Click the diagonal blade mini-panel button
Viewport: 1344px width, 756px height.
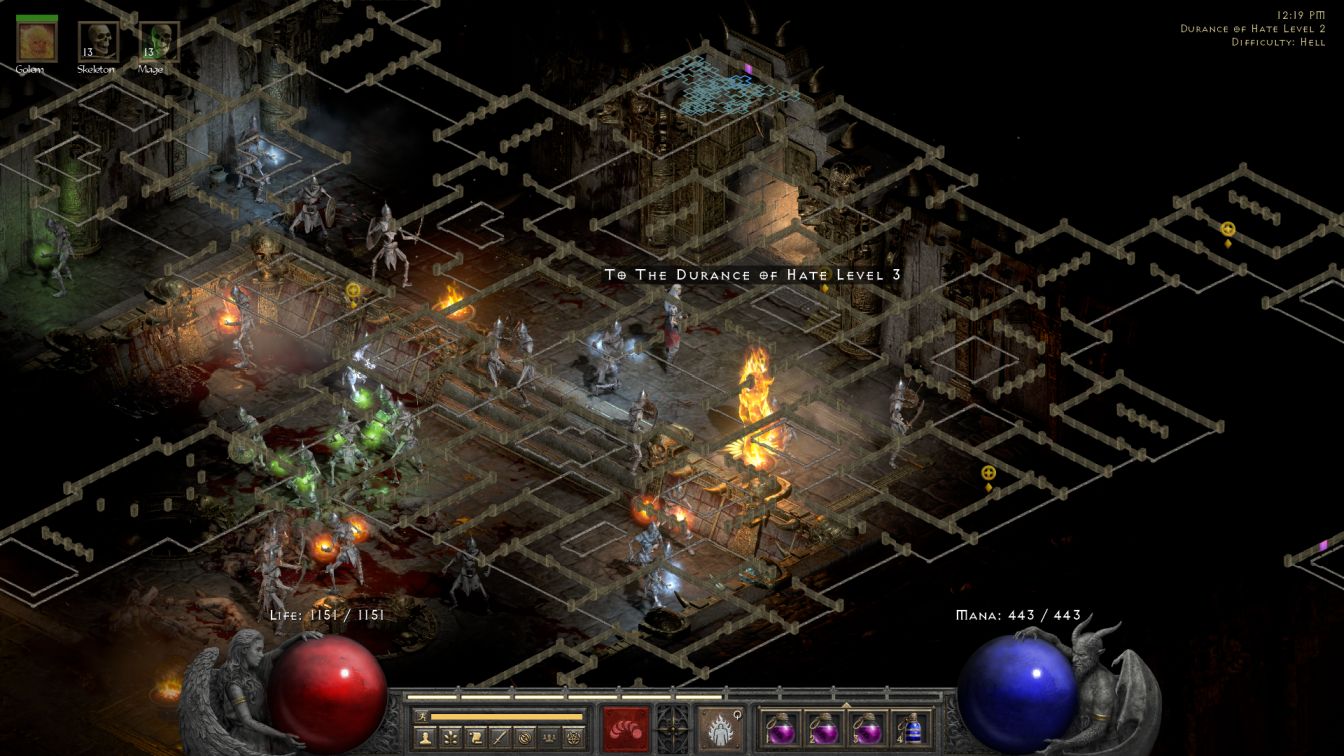click(500, 737)
